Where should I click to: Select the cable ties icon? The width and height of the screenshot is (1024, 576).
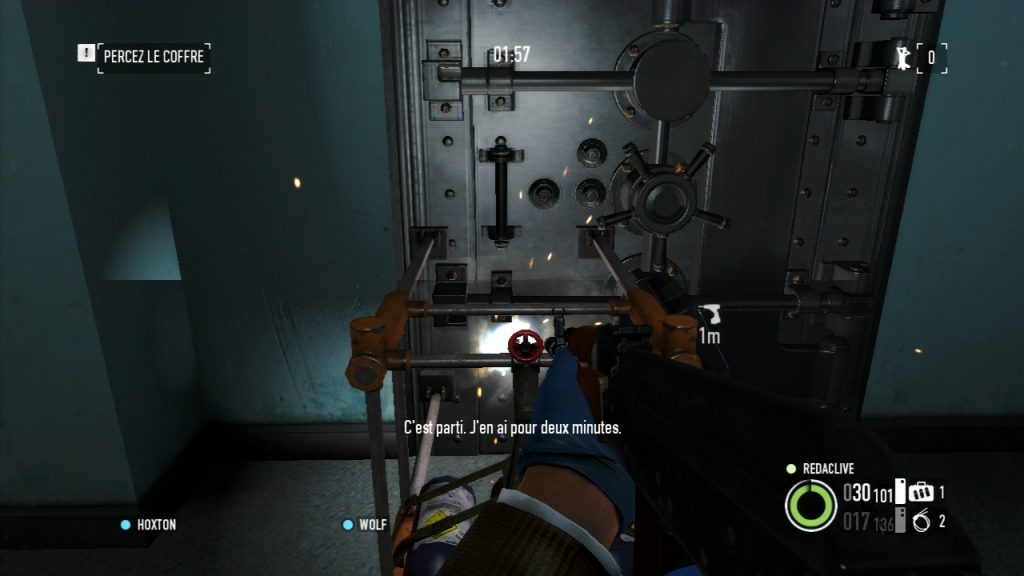click(922, 520)
